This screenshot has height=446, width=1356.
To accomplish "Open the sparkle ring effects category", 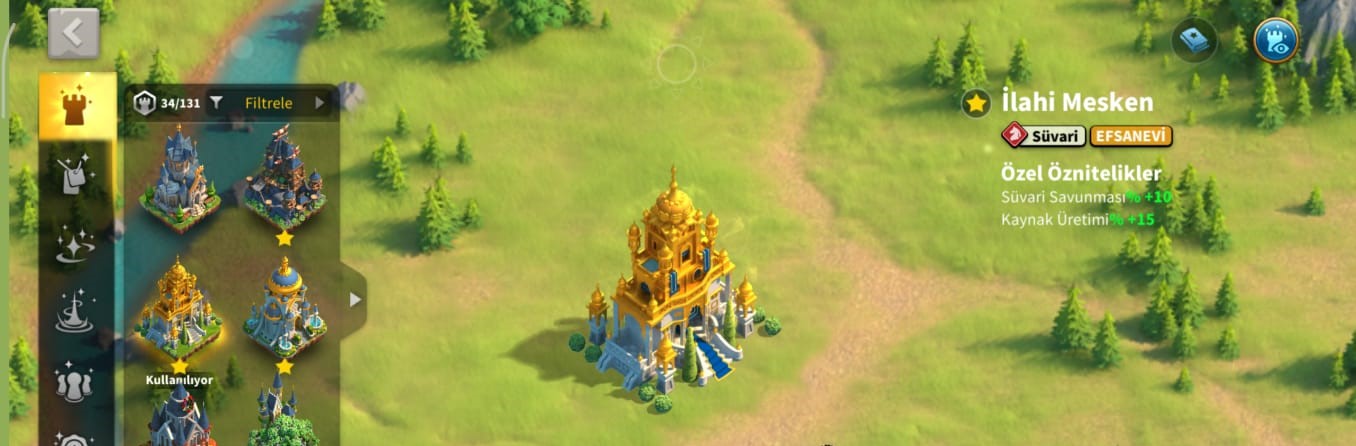I will pos(76,245).
